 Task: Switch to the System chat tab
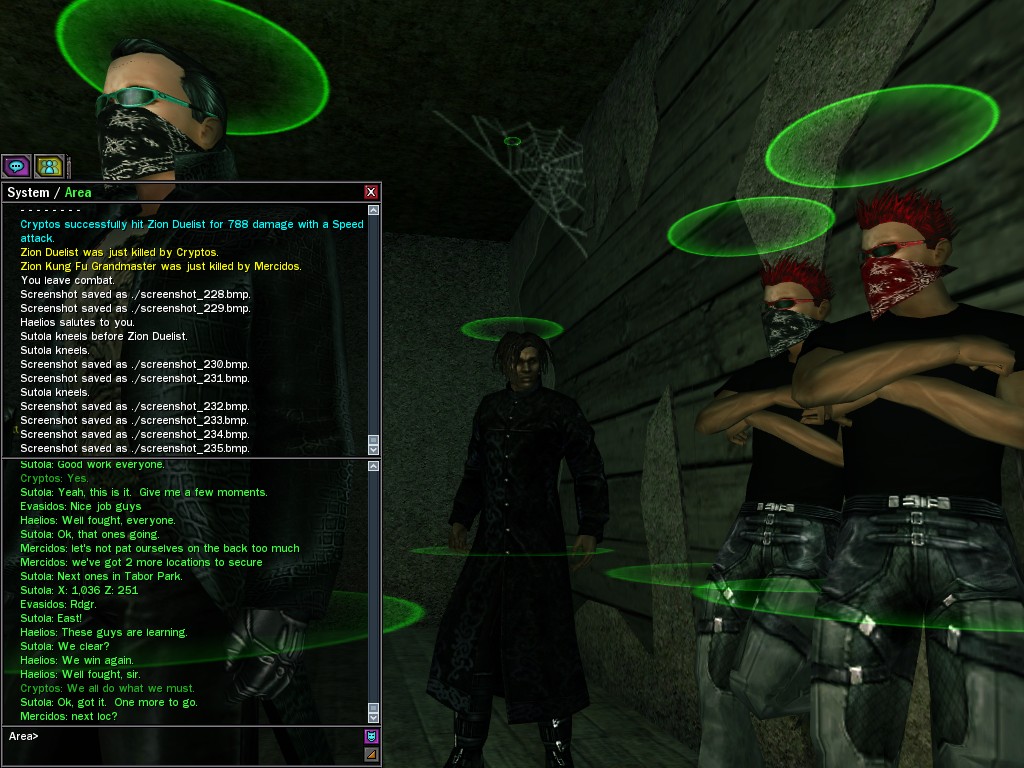coord(28,192)
